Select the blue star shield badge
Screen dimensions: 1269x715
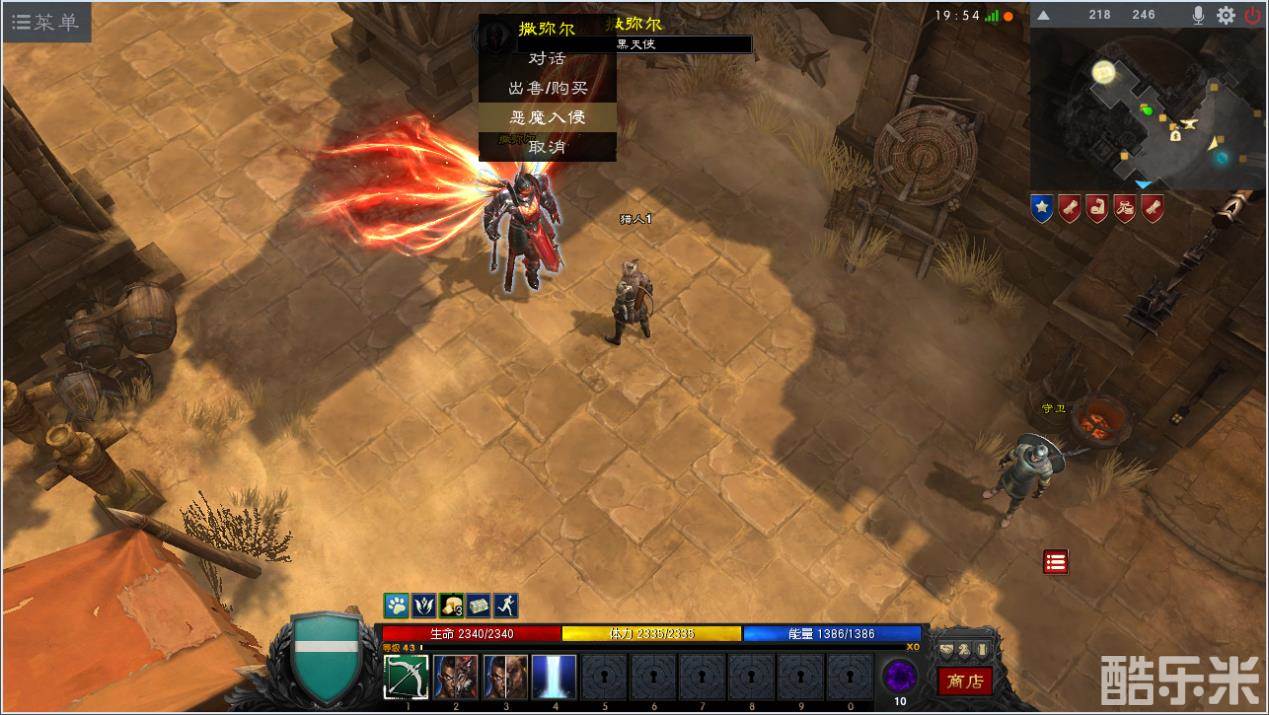pyautogui.click(x=1042, y=208)
